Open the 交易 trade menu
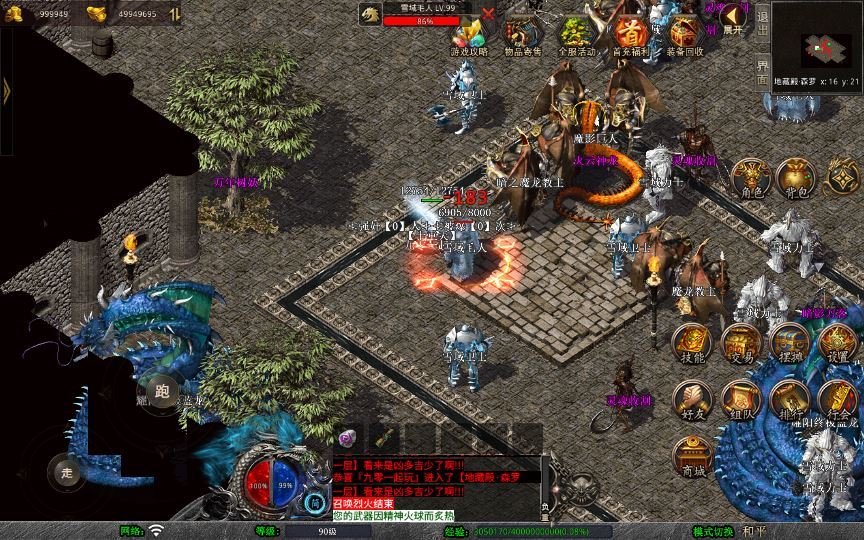864x540 pixels. 740,343
